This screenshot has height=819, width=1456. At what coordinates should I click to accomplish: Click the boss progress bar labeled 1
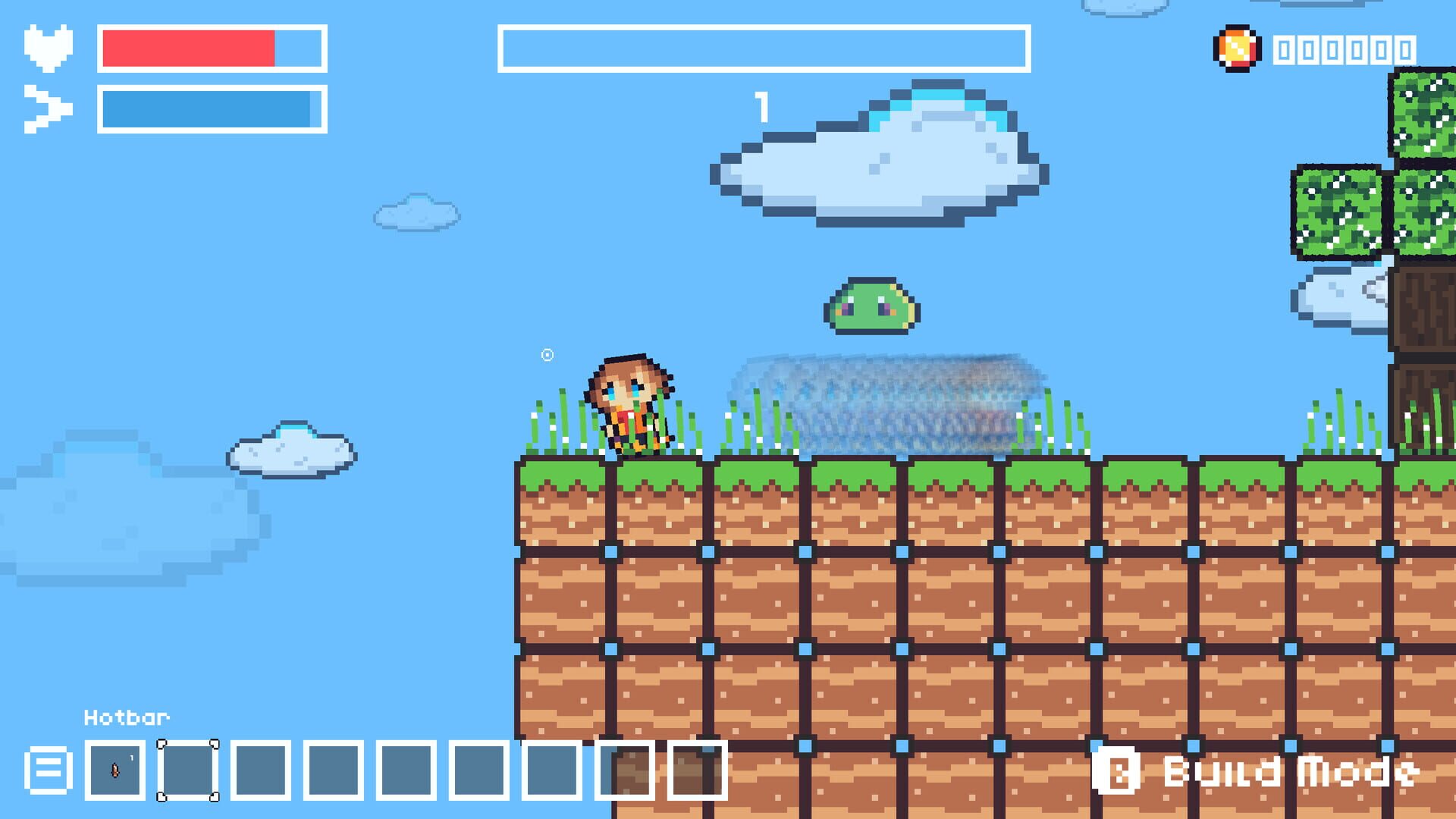tap(762, 48)
